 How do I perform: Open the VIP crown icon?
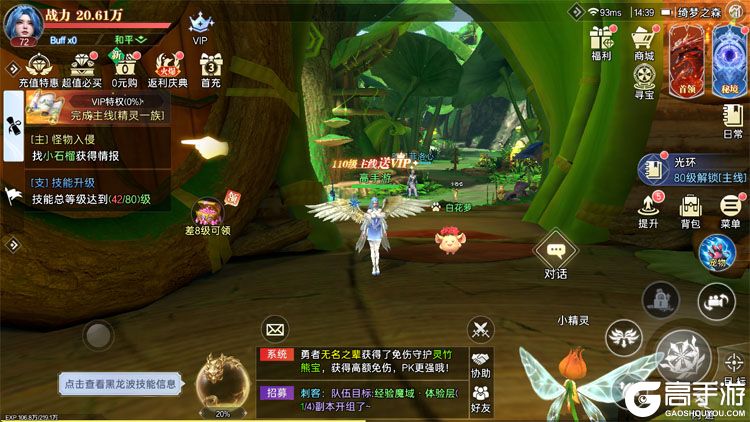202,24
